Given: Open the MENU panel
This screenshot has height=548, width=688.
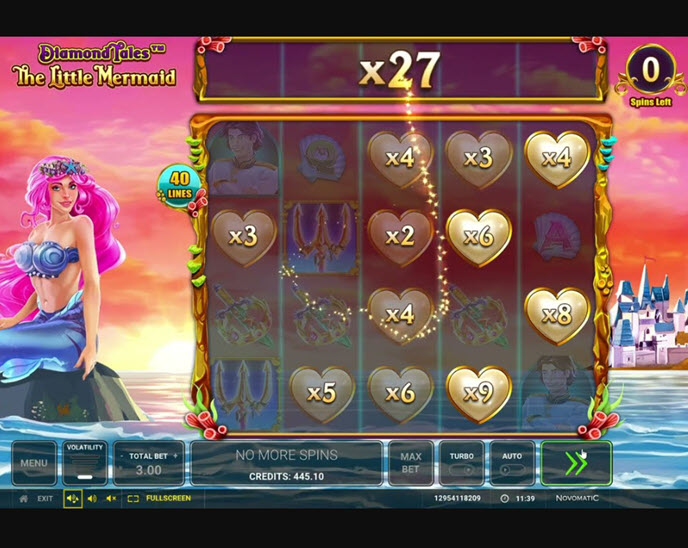Looking at the screenshot, I should (x=34, y=463).
